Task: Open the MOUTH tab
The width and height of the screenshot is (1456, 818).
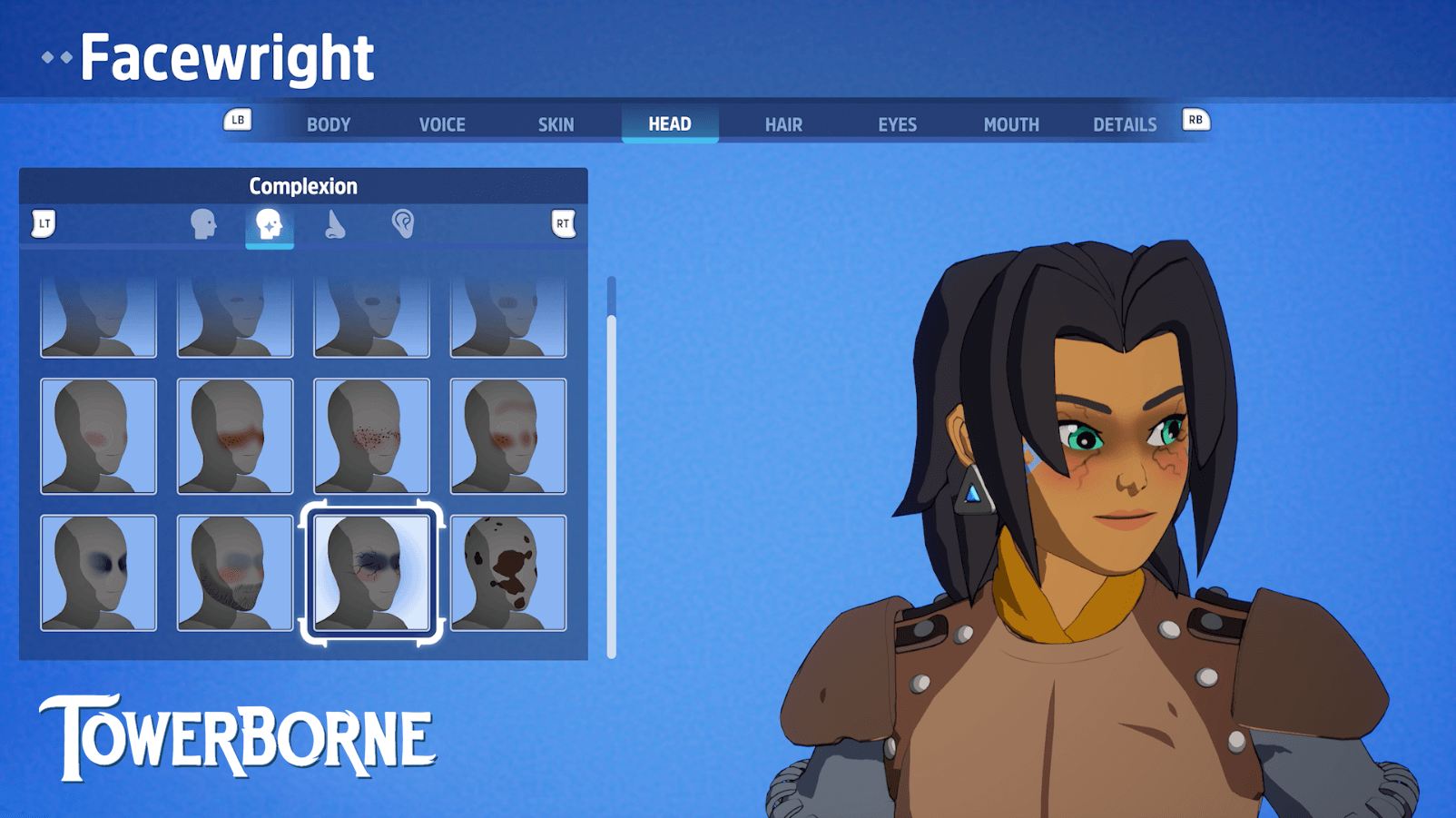Action: (1011, 124)
